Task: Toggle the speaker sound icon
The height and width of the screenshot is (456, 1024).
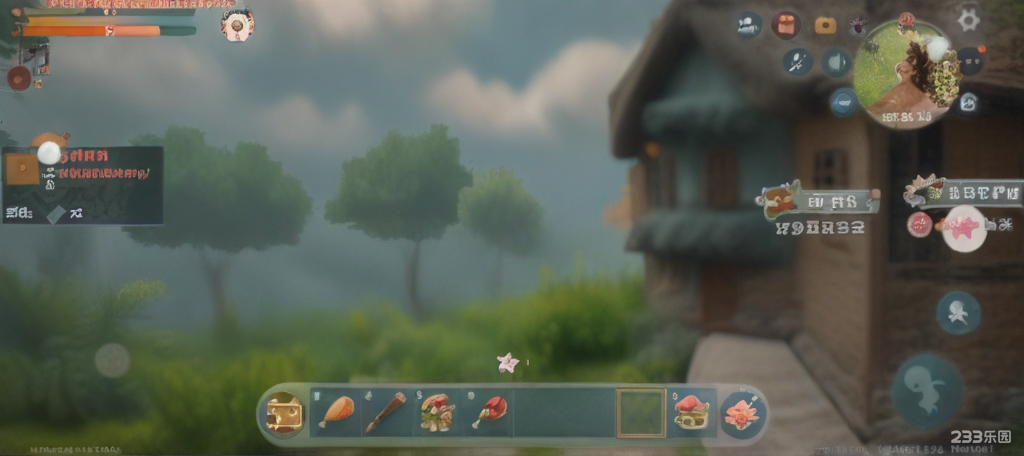Action: [836, 63]
